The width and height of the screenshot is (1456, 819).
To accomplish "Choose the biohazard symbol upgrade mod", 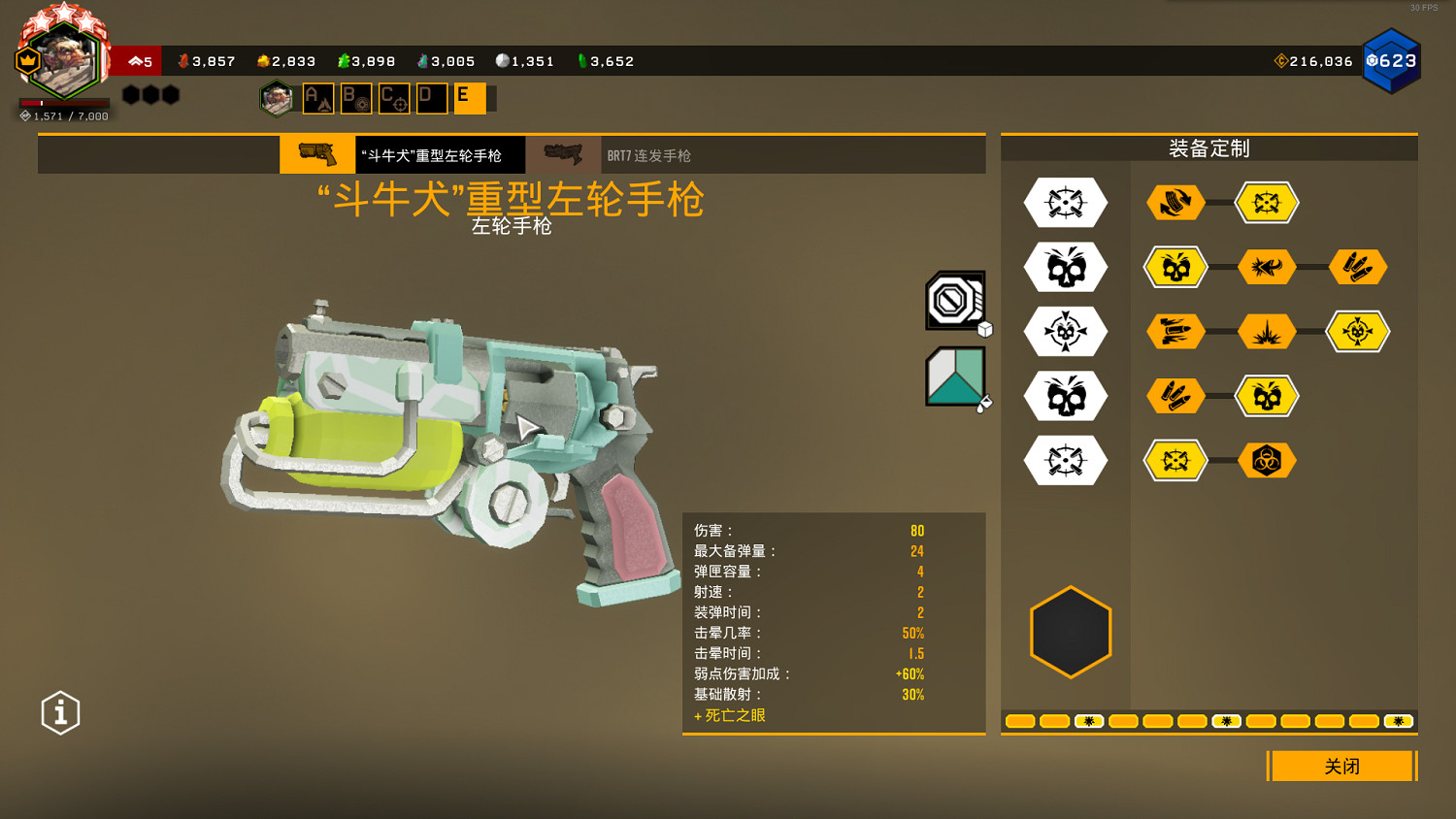I will click(x=1267, y=461).
